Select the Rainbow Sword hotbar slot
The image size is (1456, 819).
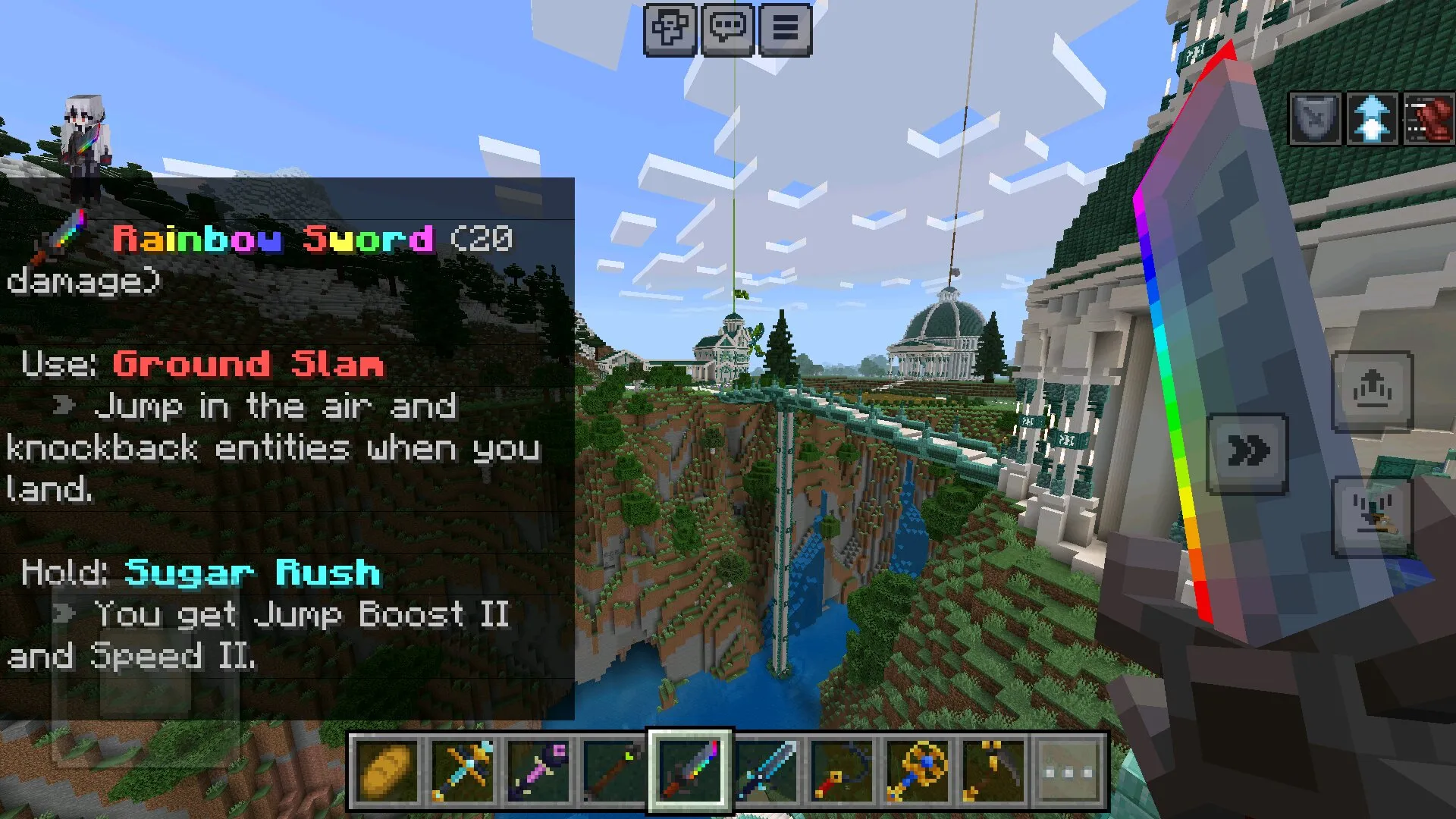[x=690, y=771]
